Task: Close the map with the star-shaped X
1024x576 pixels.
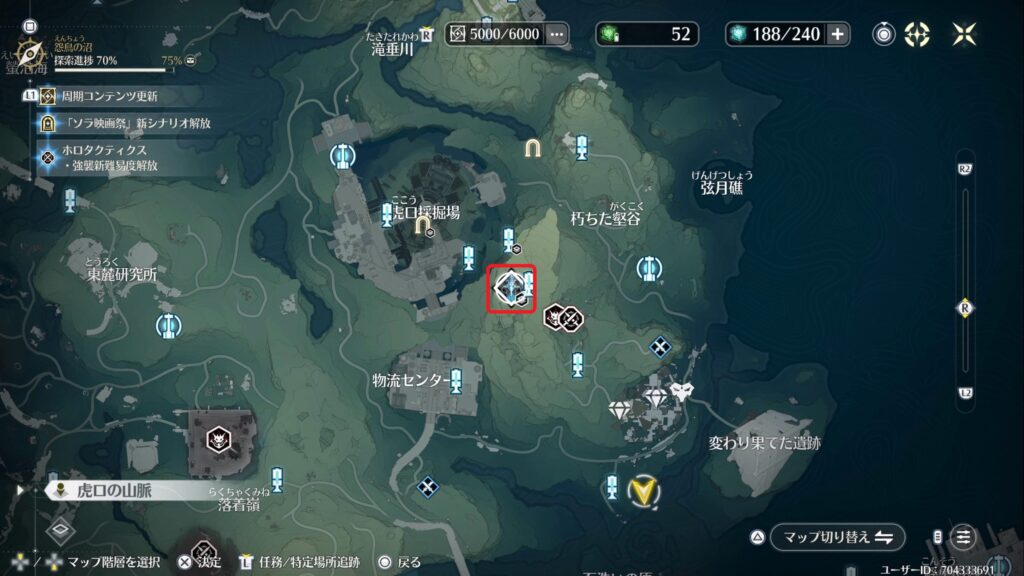Action: [x=965, y=34]
